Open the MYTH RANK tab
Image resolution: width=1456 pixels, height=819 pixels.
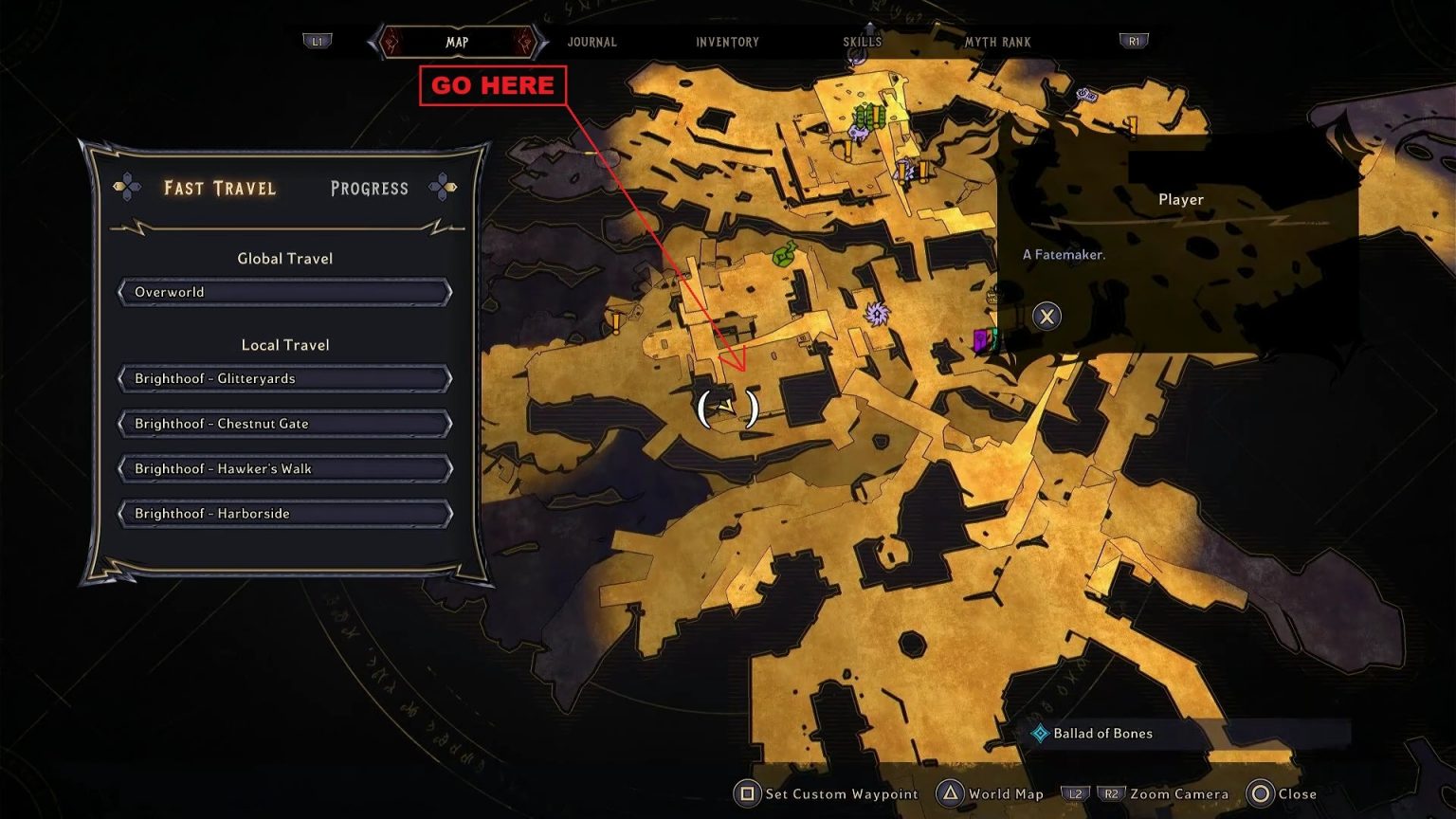(x=998, y=42)
